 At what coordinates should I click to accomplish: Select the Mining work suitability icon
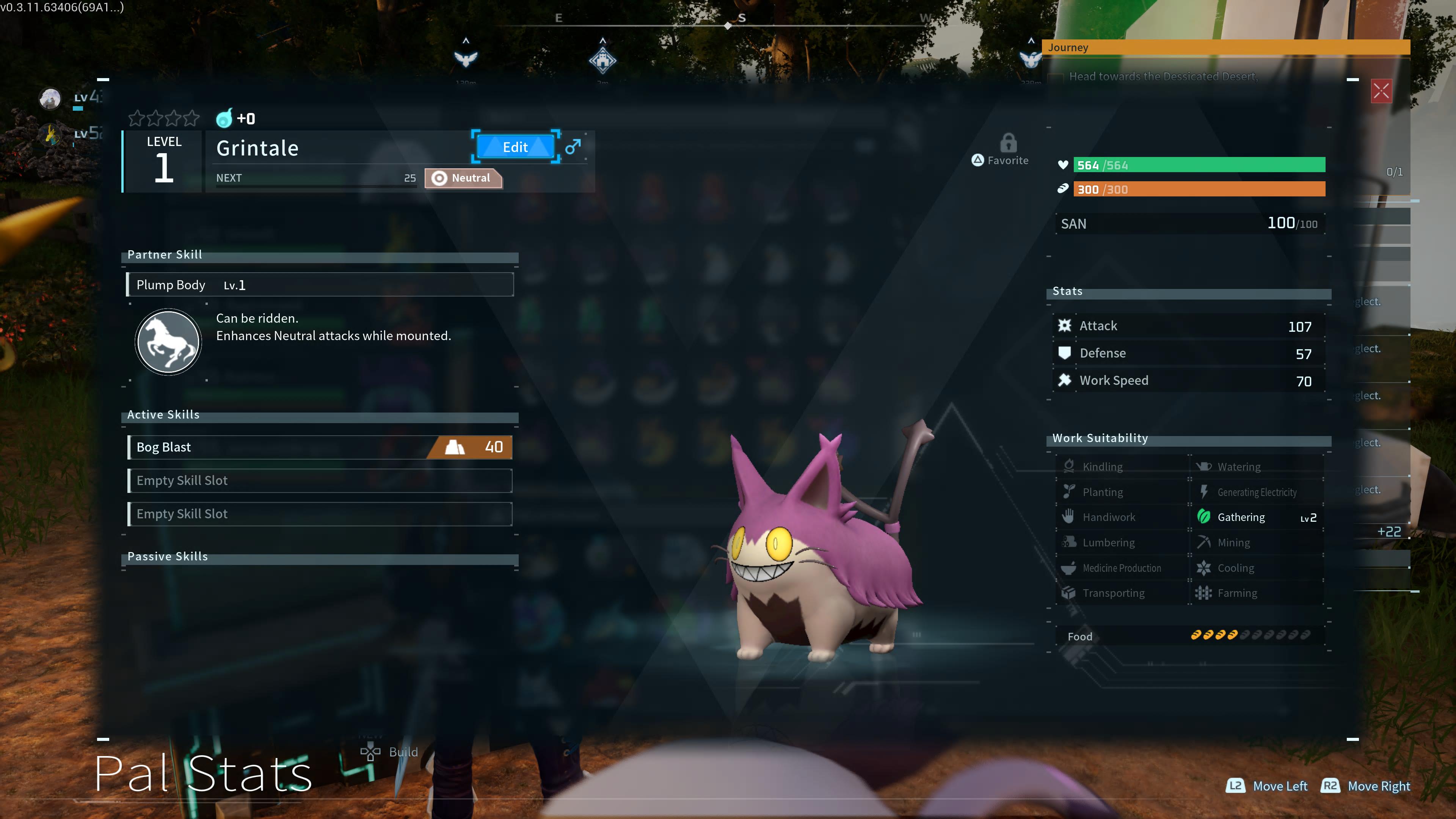[x=1203, y=542]
